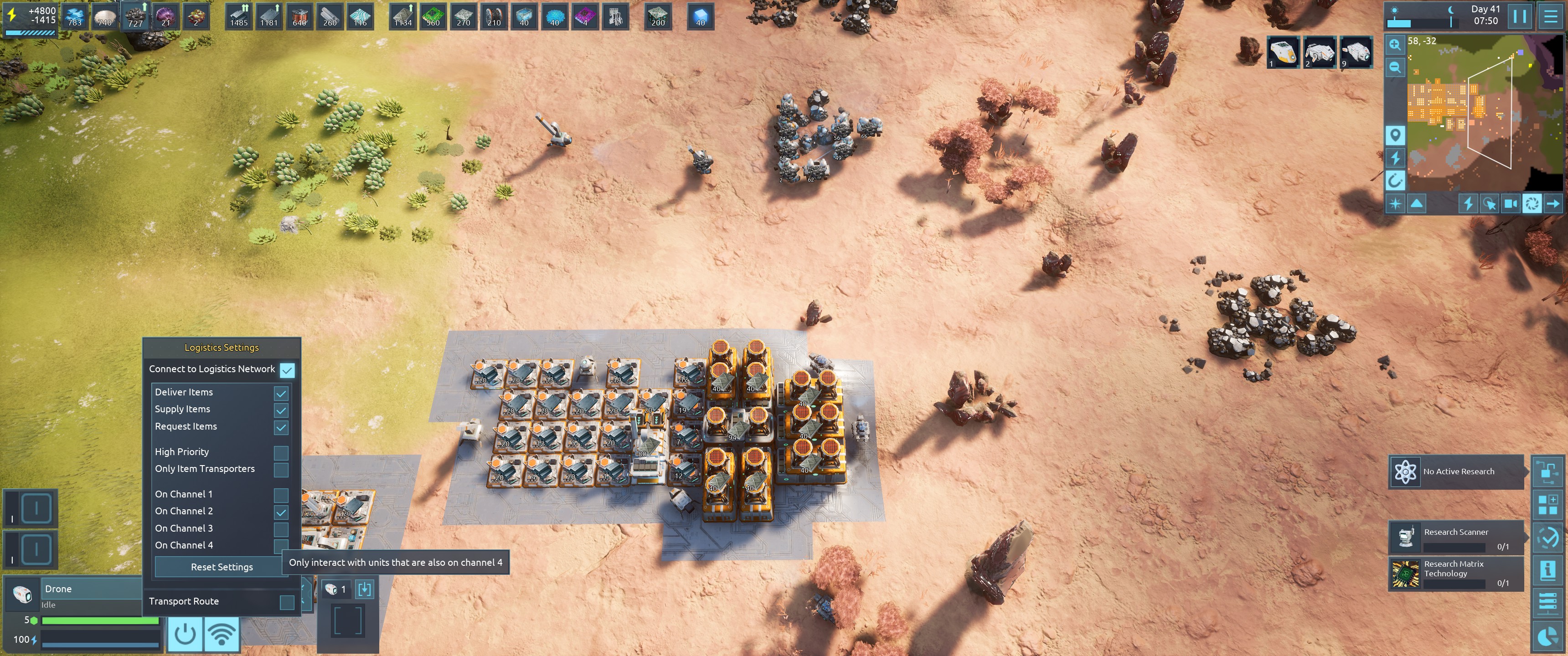Open the wifi logistics settings button
The width and height of the screenshot is (1568, 656).
click(222, 635)
